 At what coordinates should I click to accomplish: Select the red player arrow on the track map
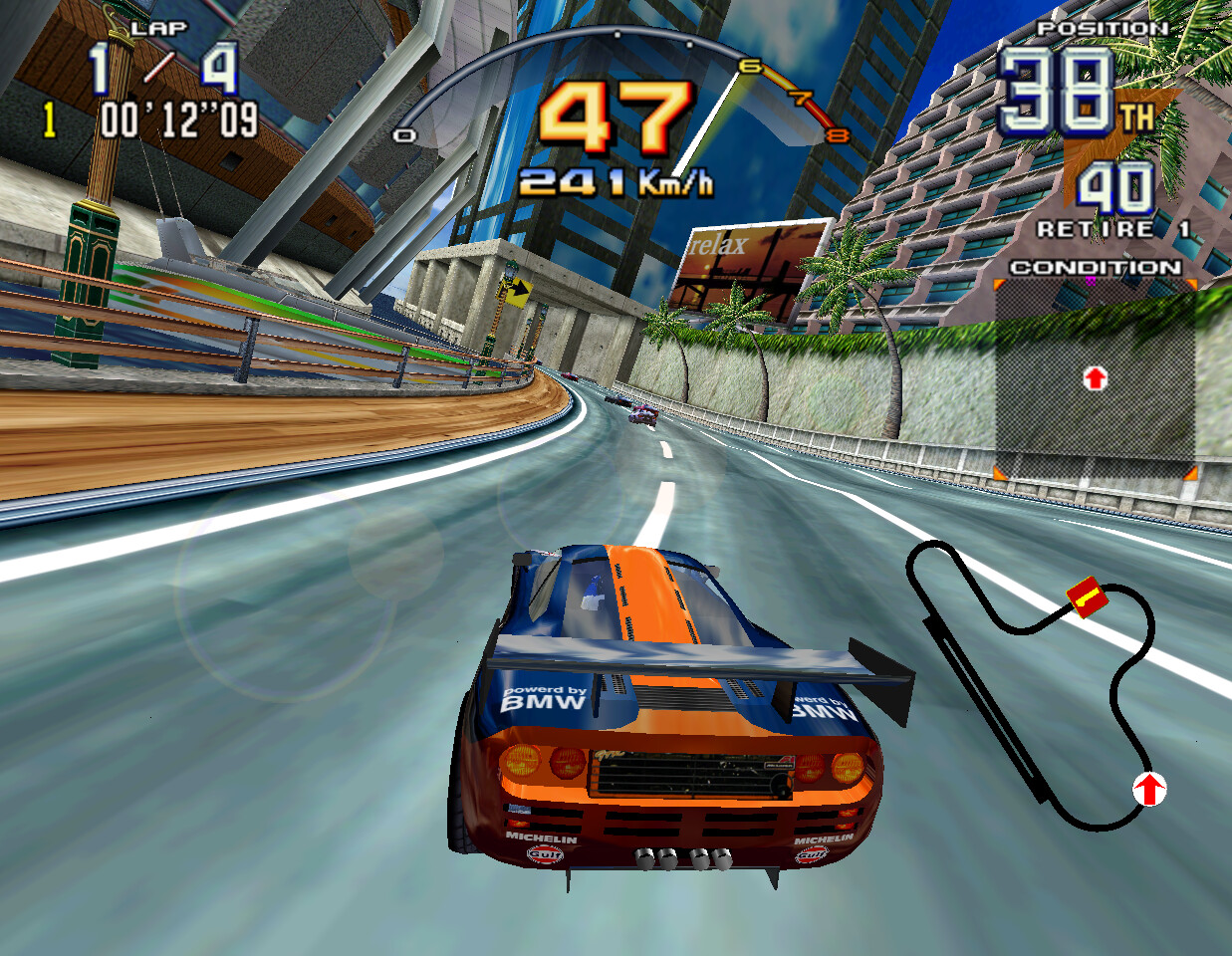tap(1149, 790)
